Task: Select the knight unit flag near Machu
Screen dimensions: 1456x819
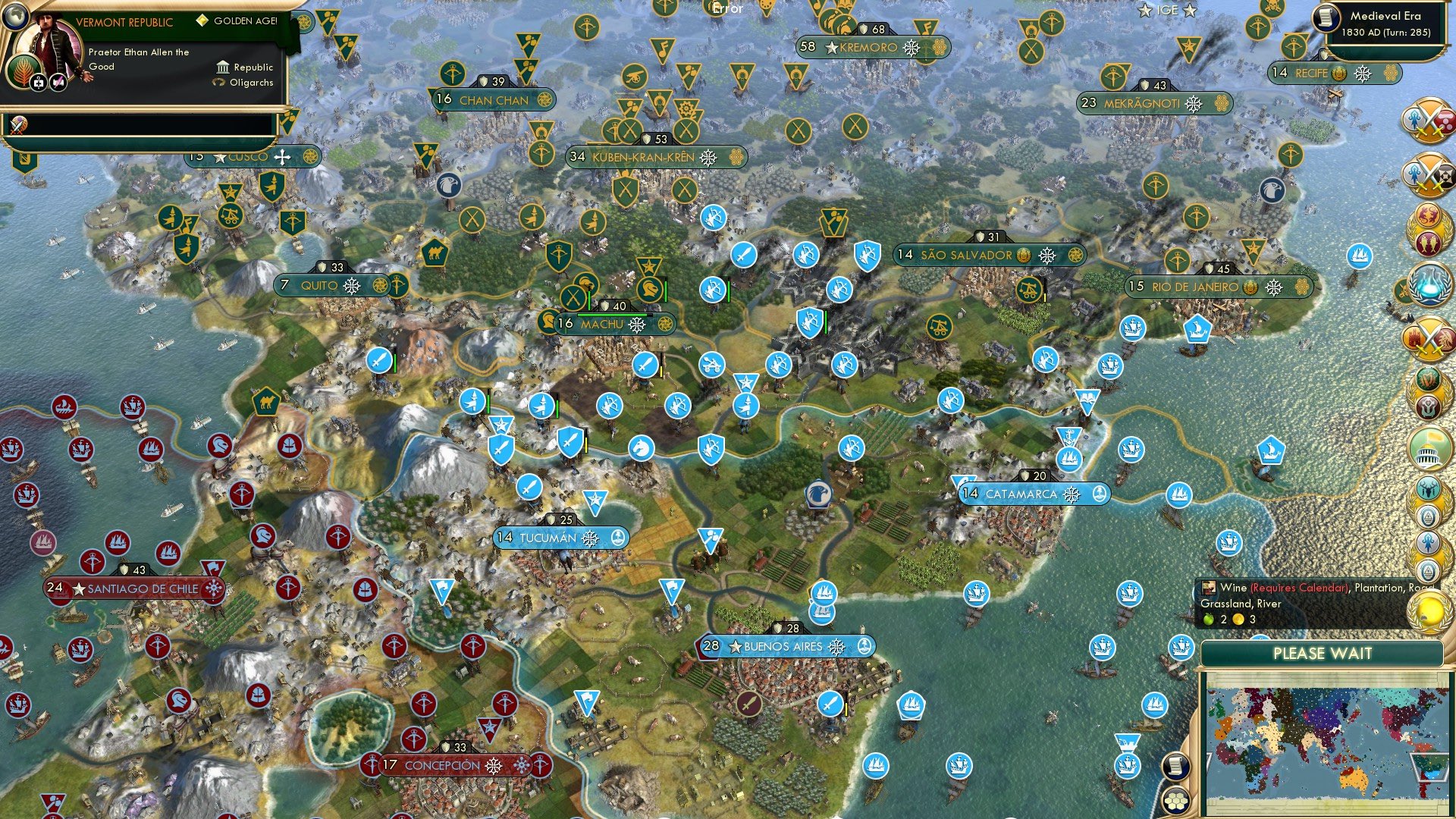Action: coord(650,286)
